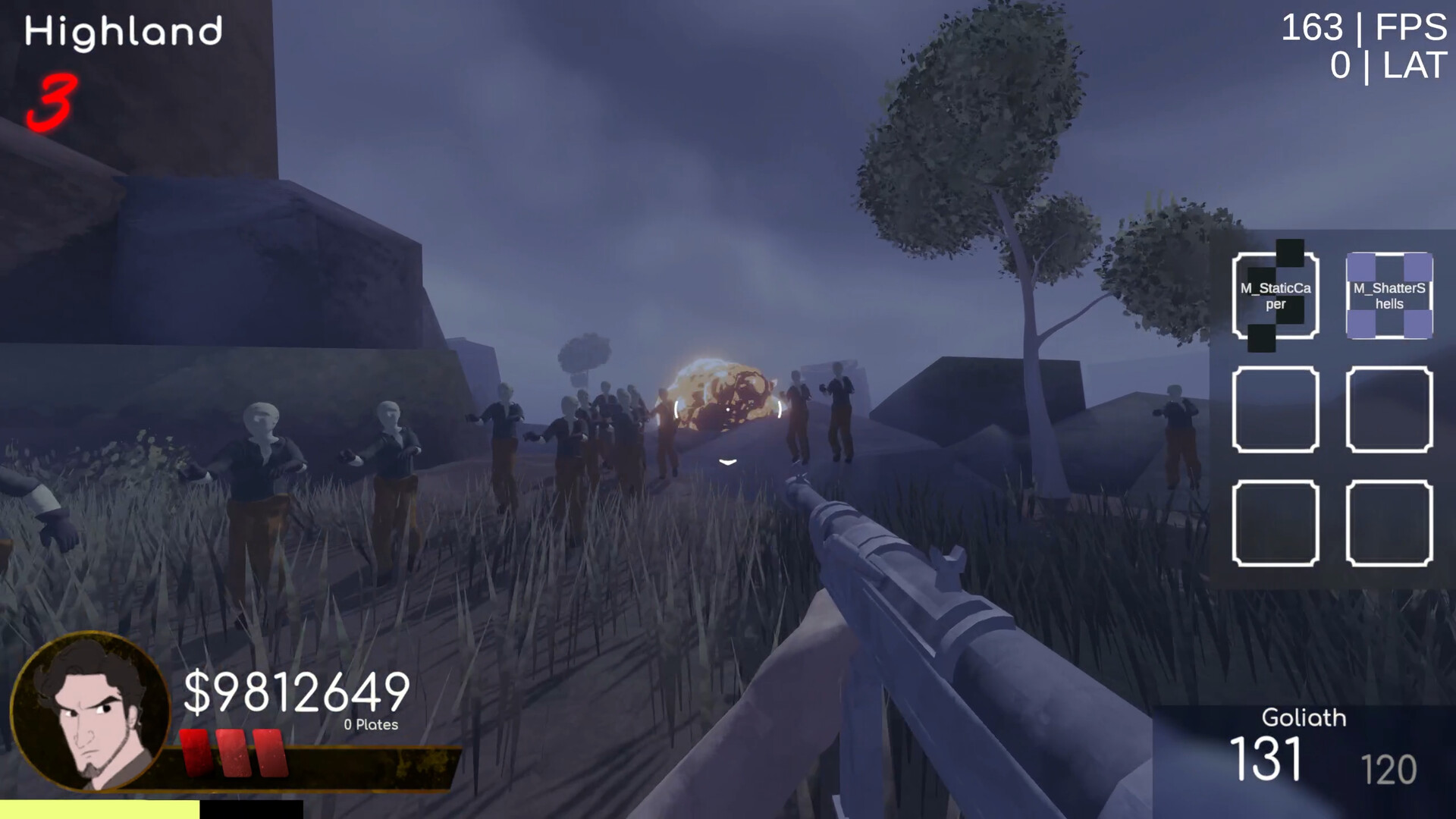
Task: Click the bottom-right empty mod slot
Action: tap(1389, 525)
